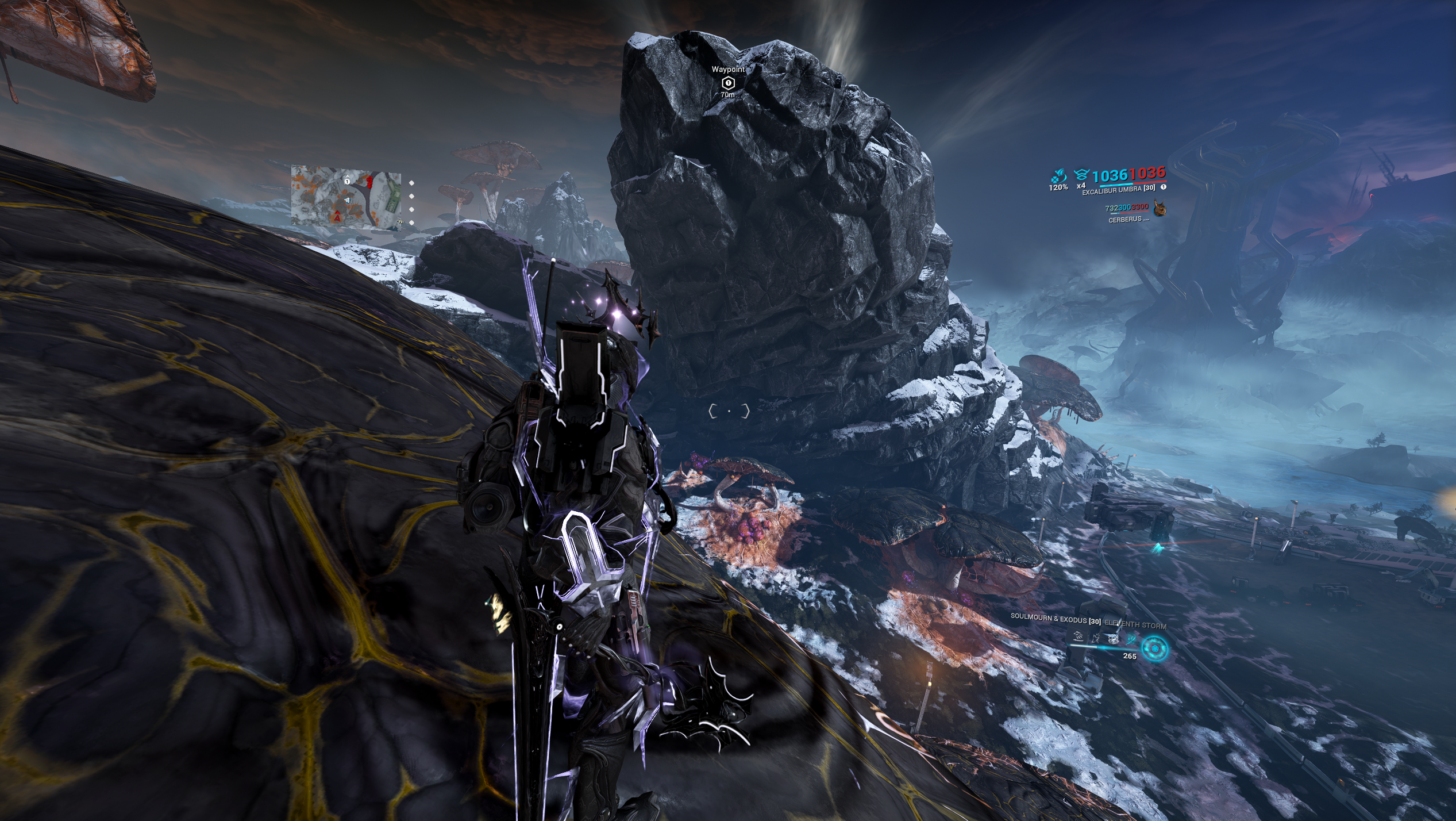1456x821 pixels.
Task: Activate the glowing cyan circular ability icon
Action: click(1154, 649)
